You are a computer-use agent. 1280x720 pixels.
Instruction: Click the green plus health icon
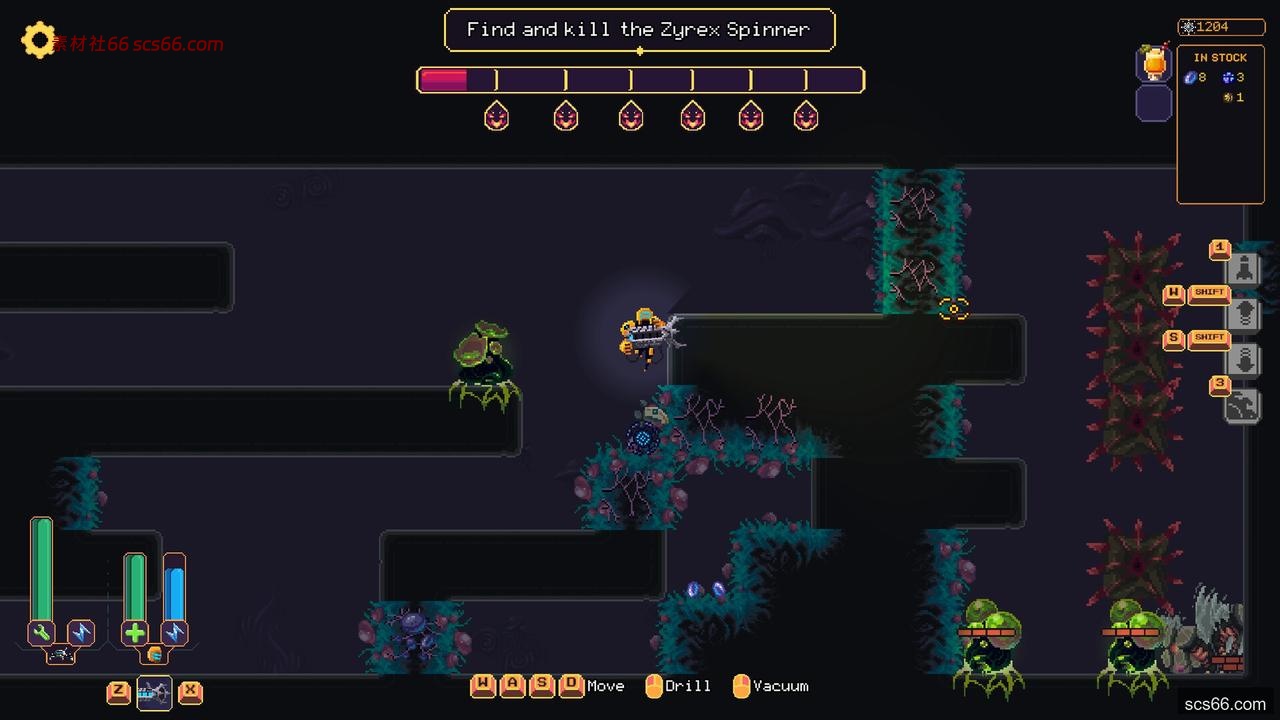[135, 632]
